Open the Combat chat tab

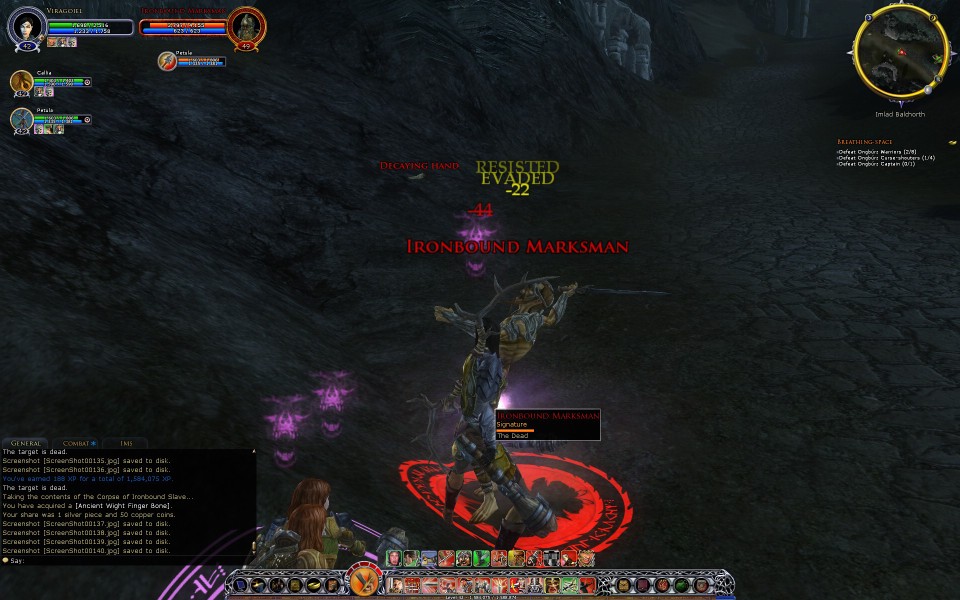(x=78, y=442)
